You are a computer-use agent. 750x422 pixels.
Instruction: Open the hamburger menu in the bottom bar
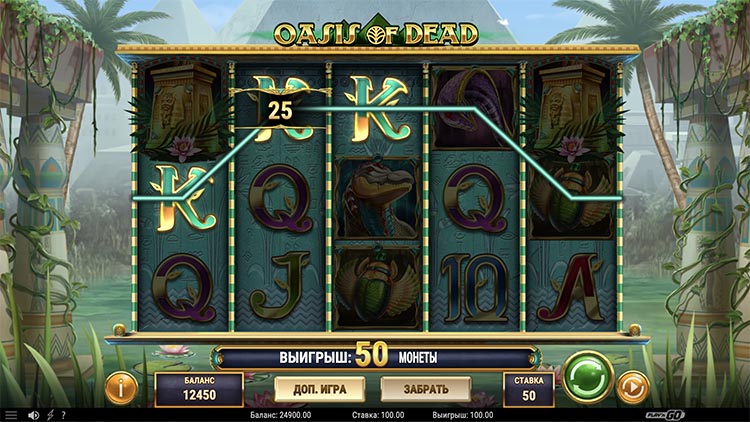point(11,414)
